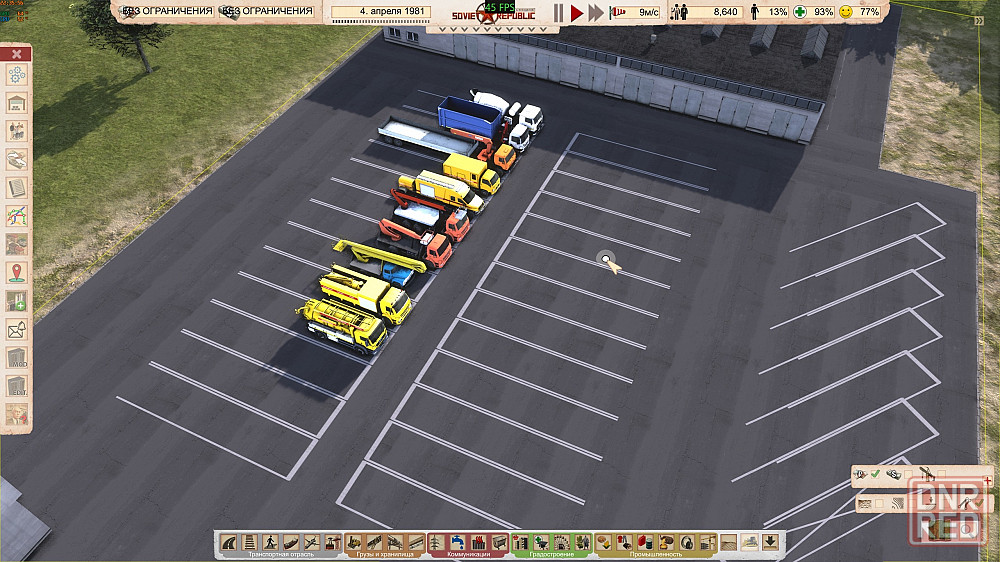Open the document list icon

pyautogui.click(x=17, y=187)
